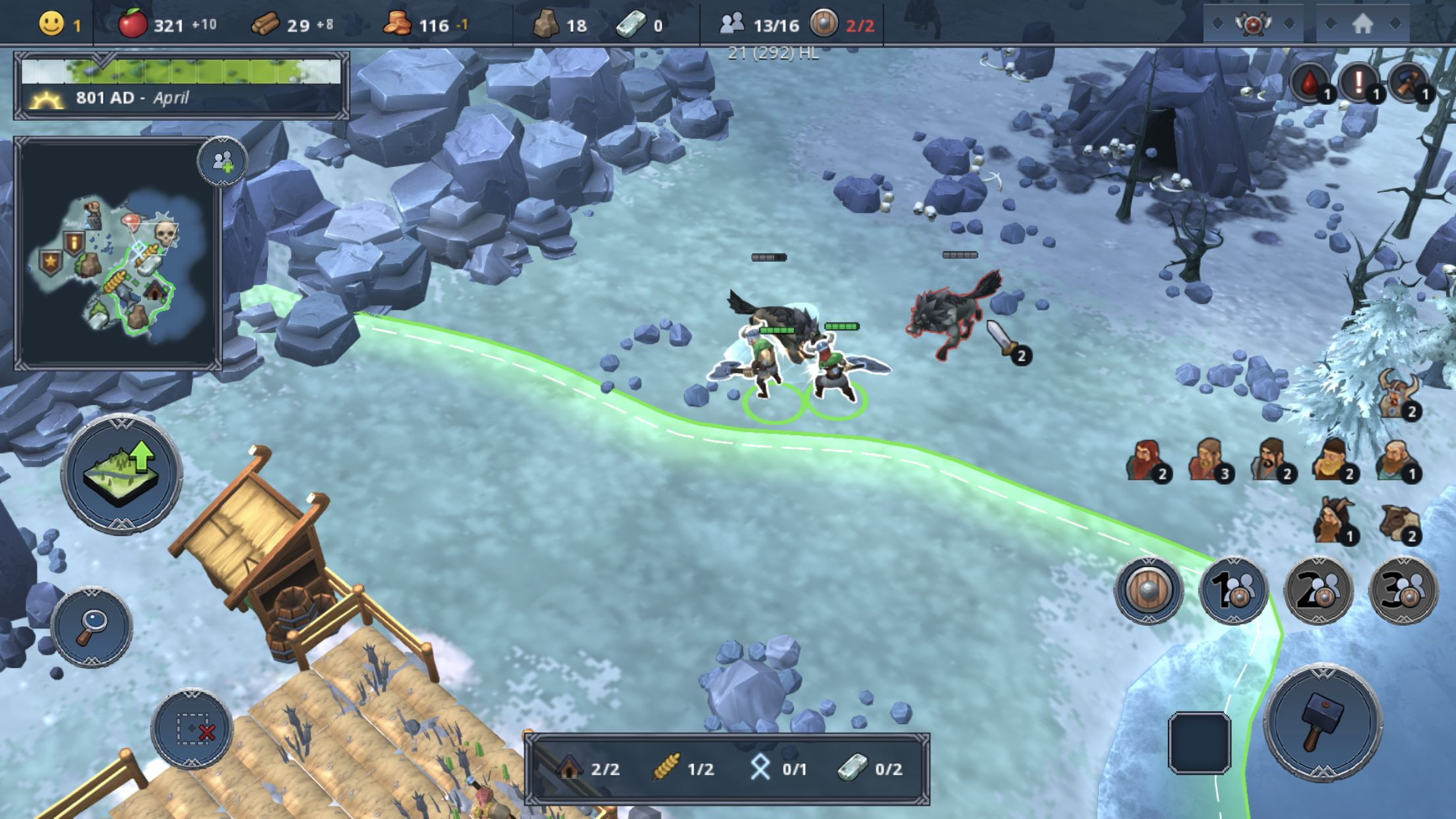Open the military shield emblem tab in top bar

tap(1253, 24)
